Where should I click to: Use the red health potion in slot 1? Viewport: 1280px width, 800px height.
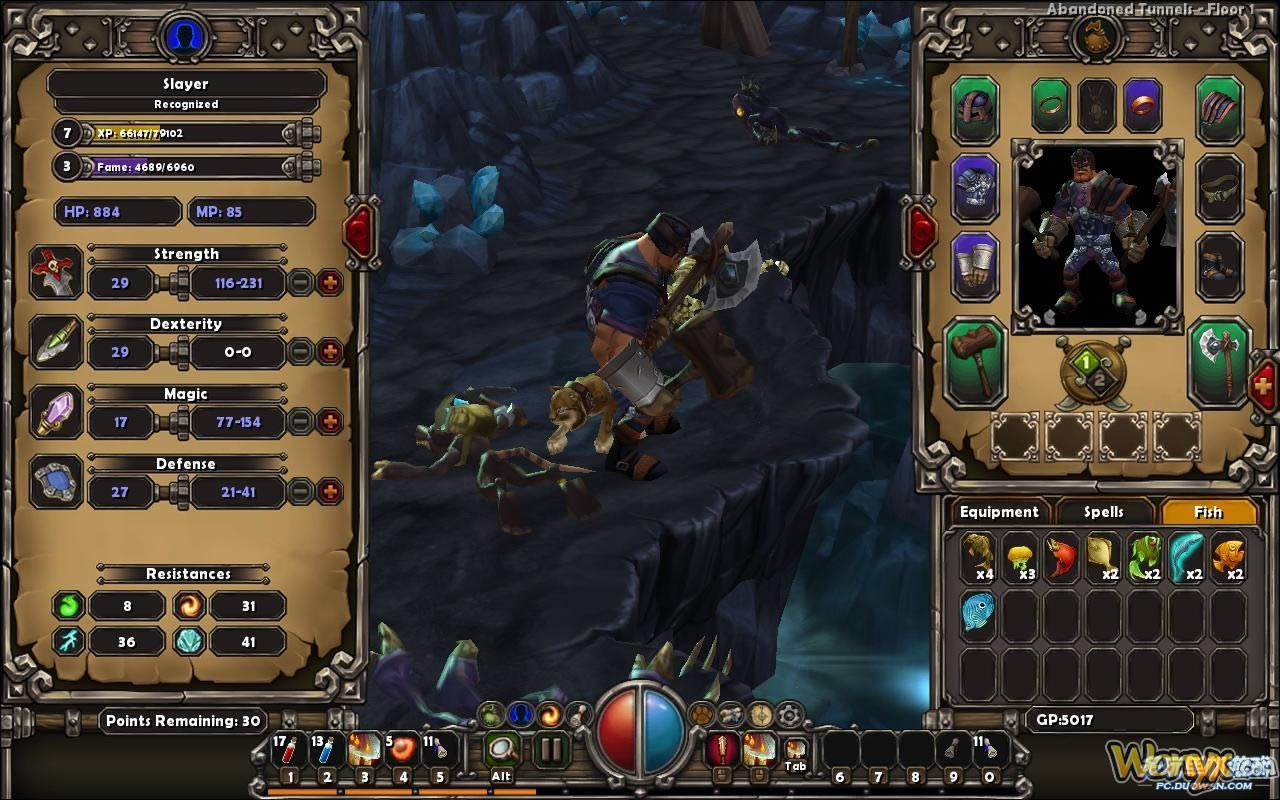289,750
